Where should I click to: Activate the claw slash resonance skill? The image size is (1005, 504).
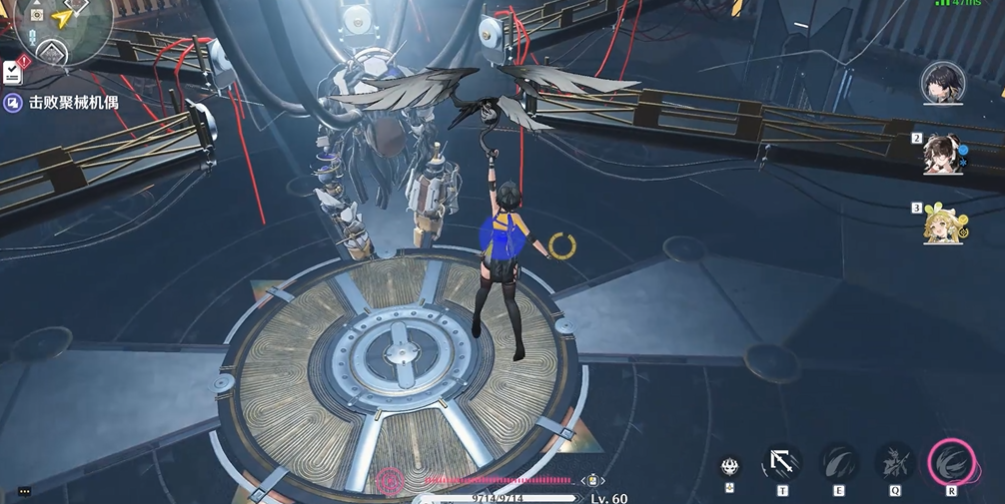click(x=838, y=463)
